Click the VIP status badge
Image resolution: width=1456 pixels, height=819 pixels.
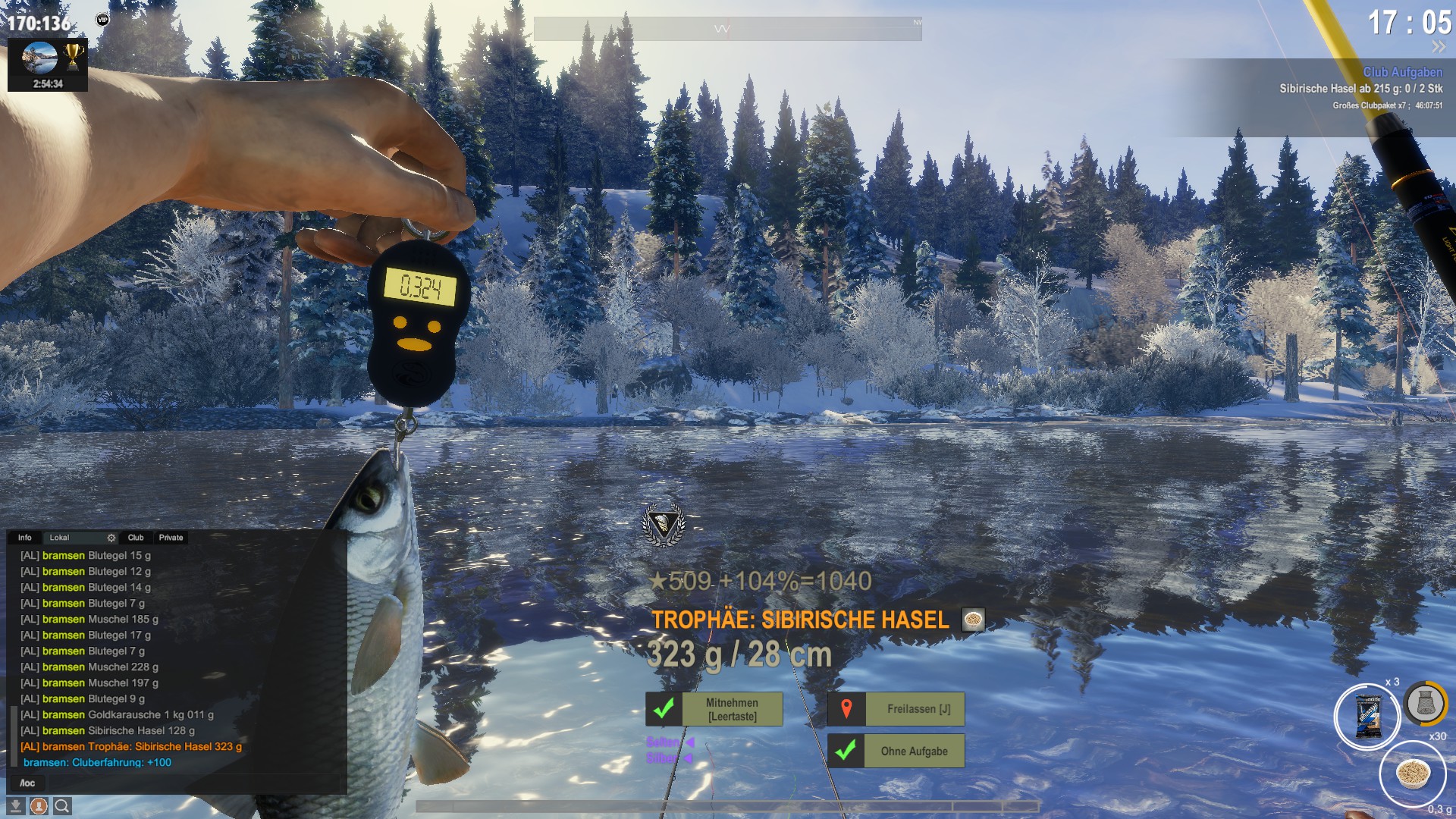click(102, 20)
